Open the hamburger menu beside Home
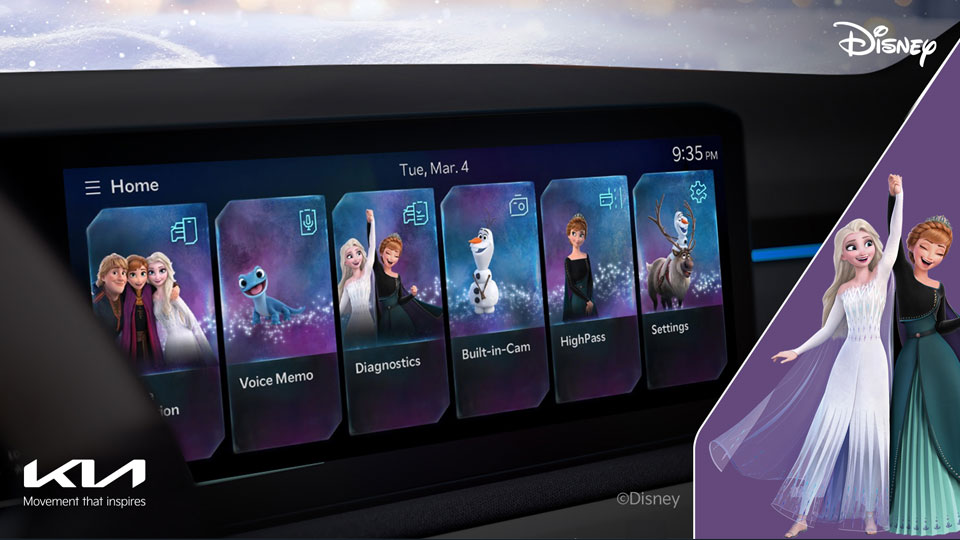960x540 pixels. click(93, 187)
